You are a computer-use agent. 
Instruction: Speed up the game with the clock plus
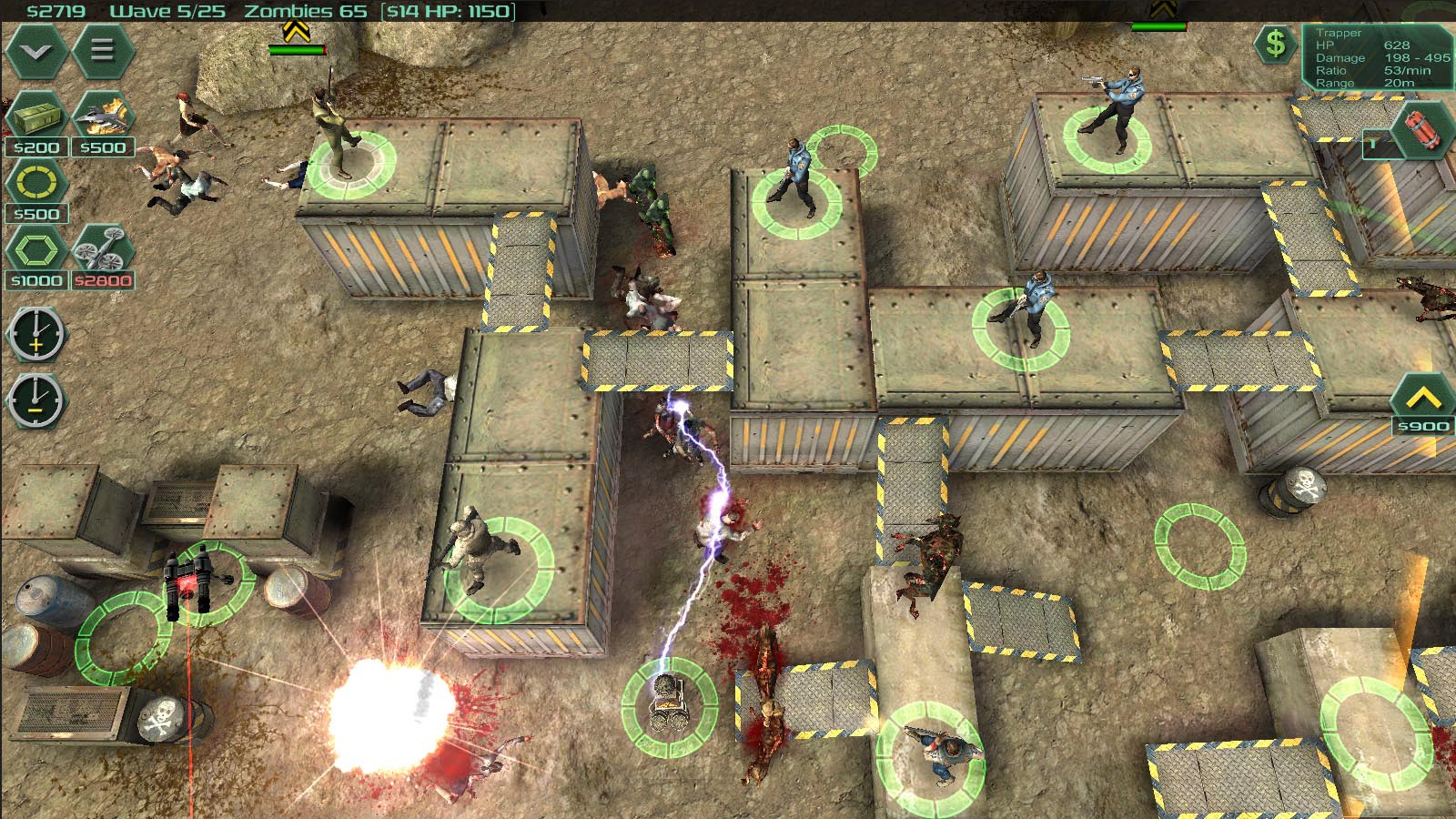click(35, 334)
